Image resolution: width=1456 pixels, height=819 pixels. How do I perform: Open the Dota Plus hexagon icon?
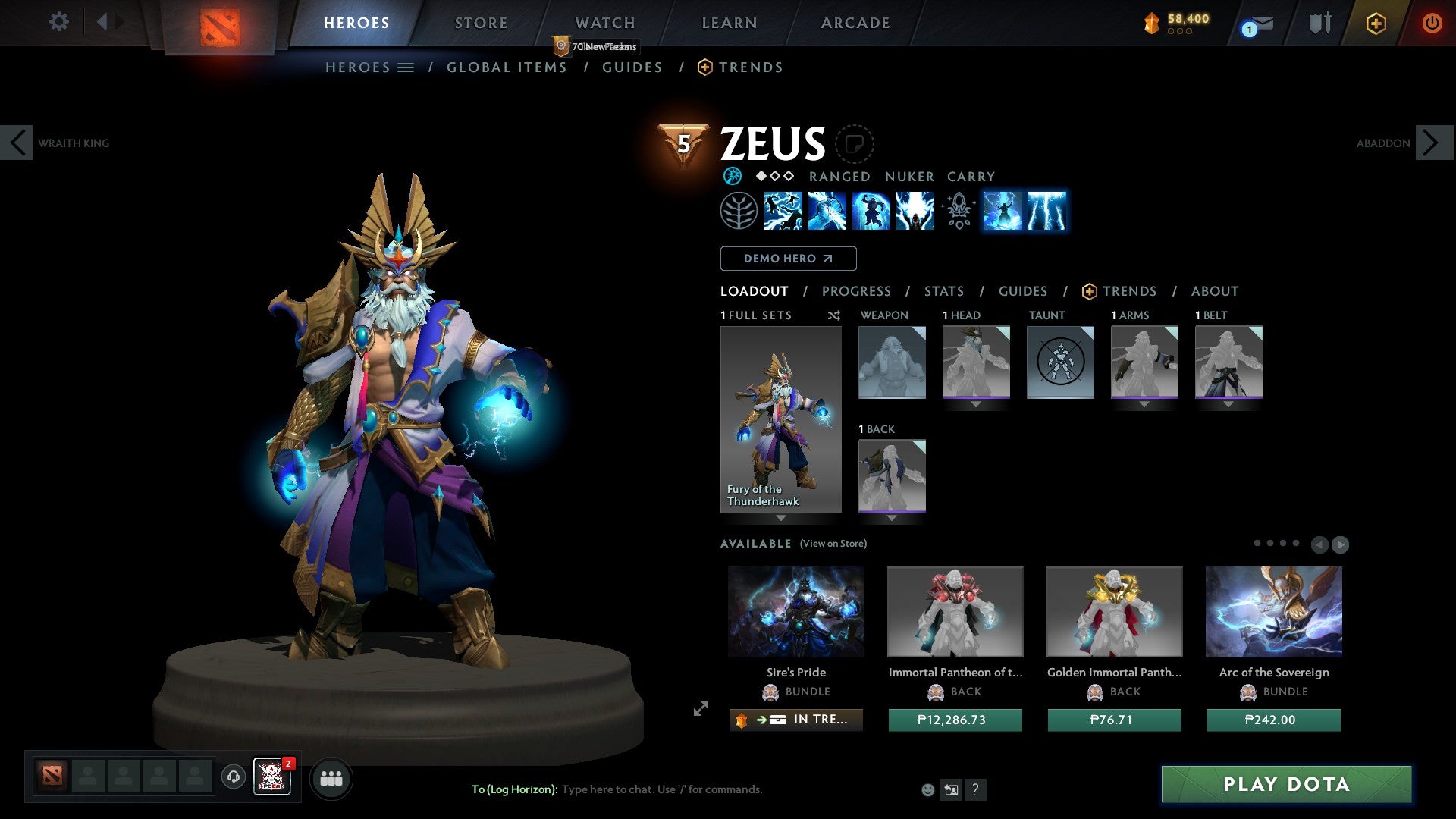click(1376, 24)
